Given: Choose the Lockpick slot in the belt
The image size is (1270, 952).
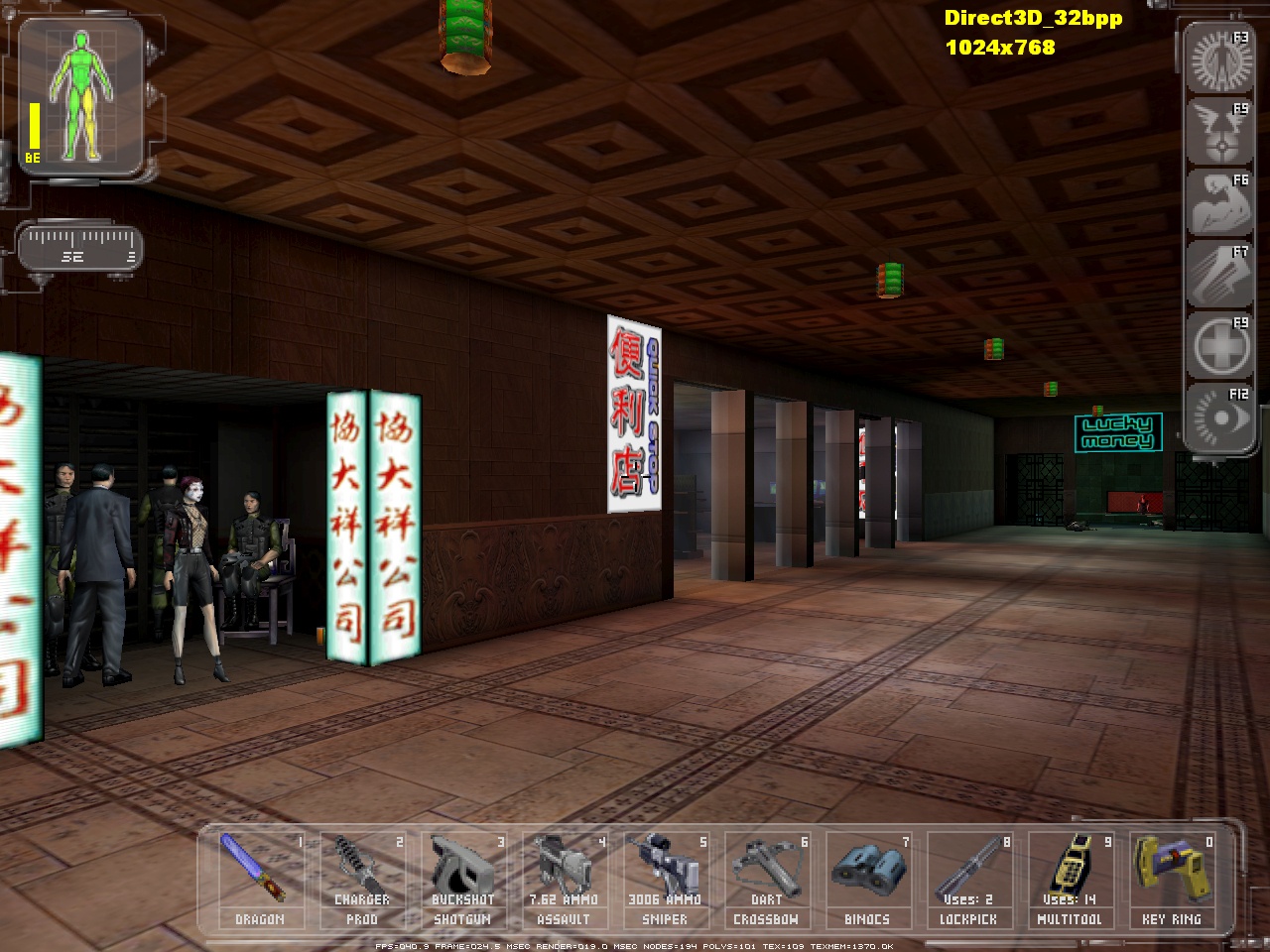Looking at the screenshot, I should click(969, 879).
